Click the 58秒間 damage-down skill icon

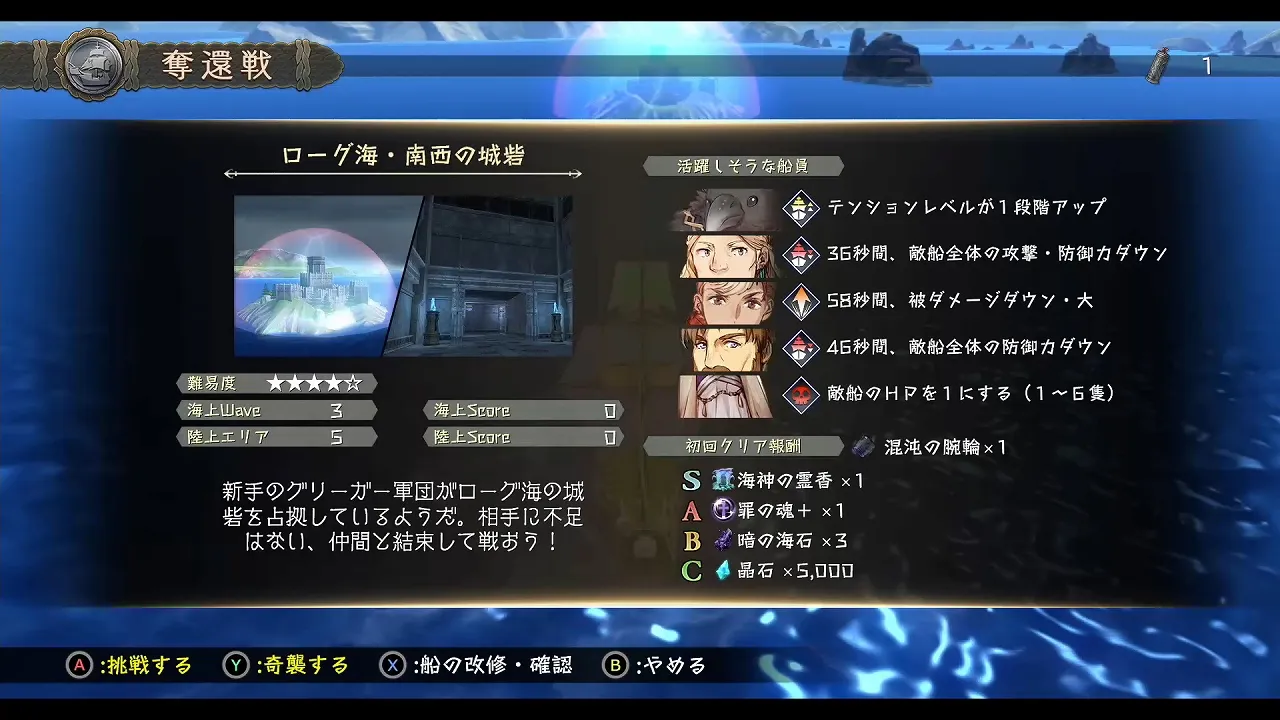[x=800, y=300]
